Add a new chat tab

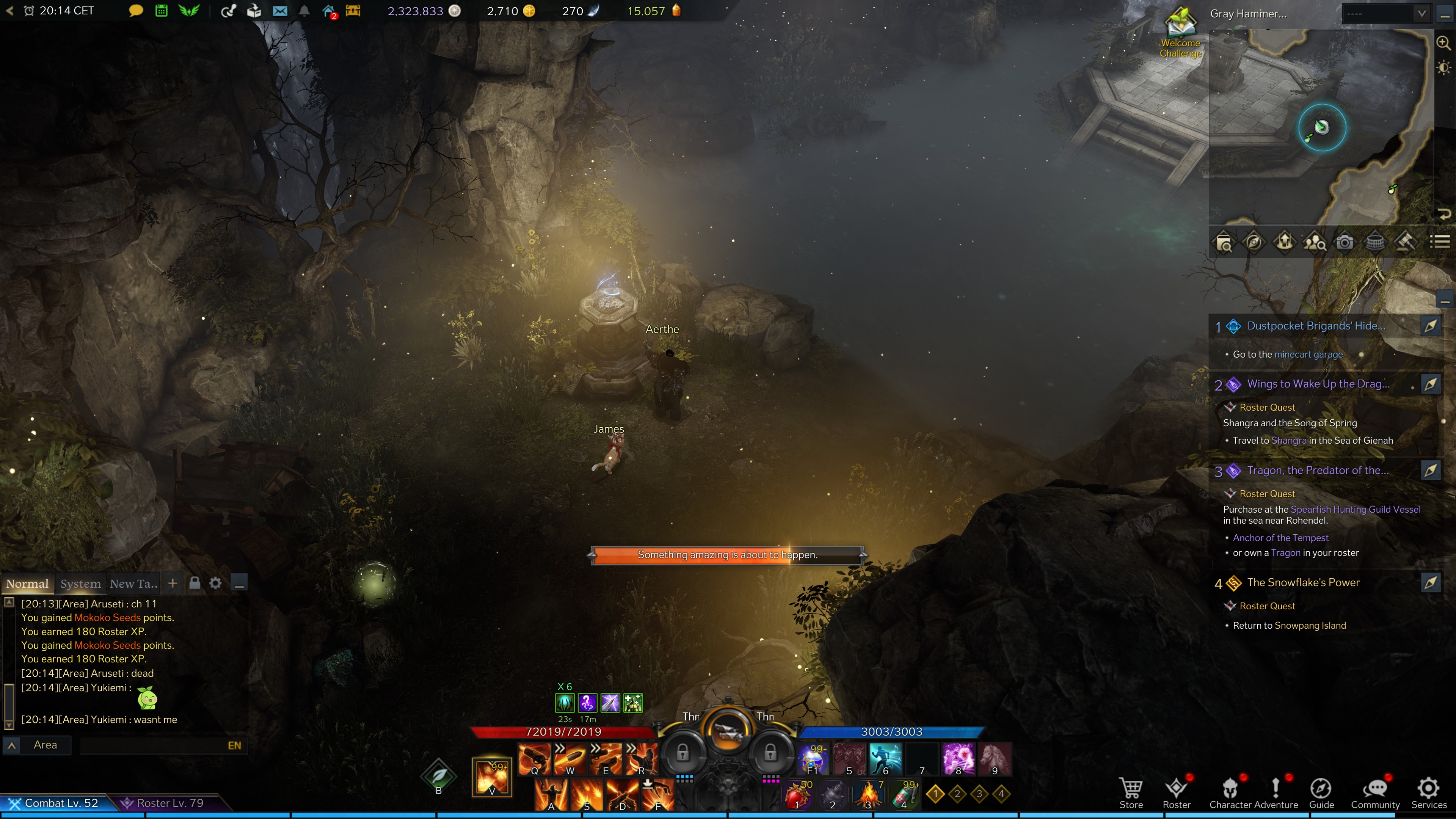click(173, 583)
